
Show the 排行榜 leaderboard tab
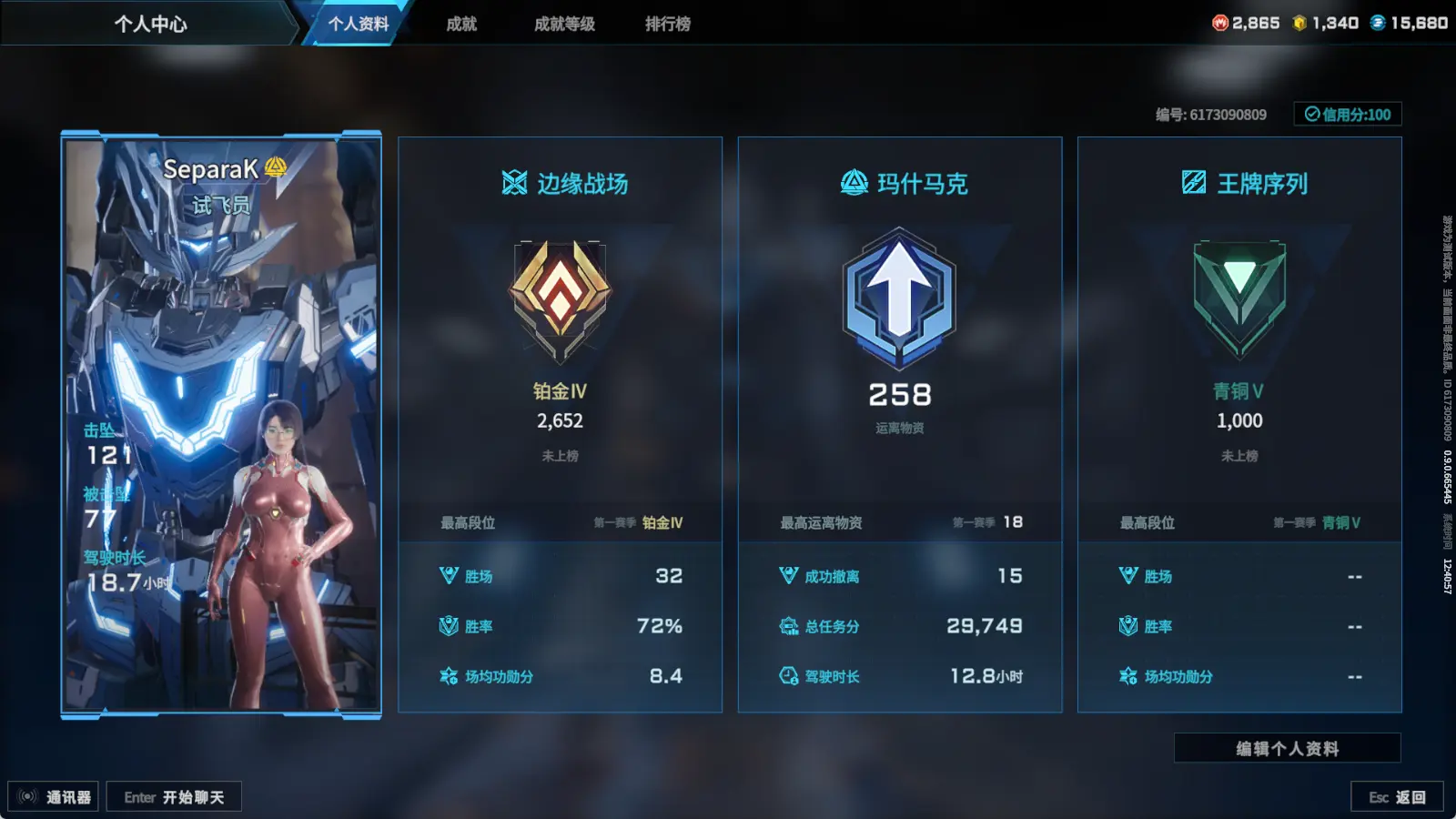[x=668, y=24]
